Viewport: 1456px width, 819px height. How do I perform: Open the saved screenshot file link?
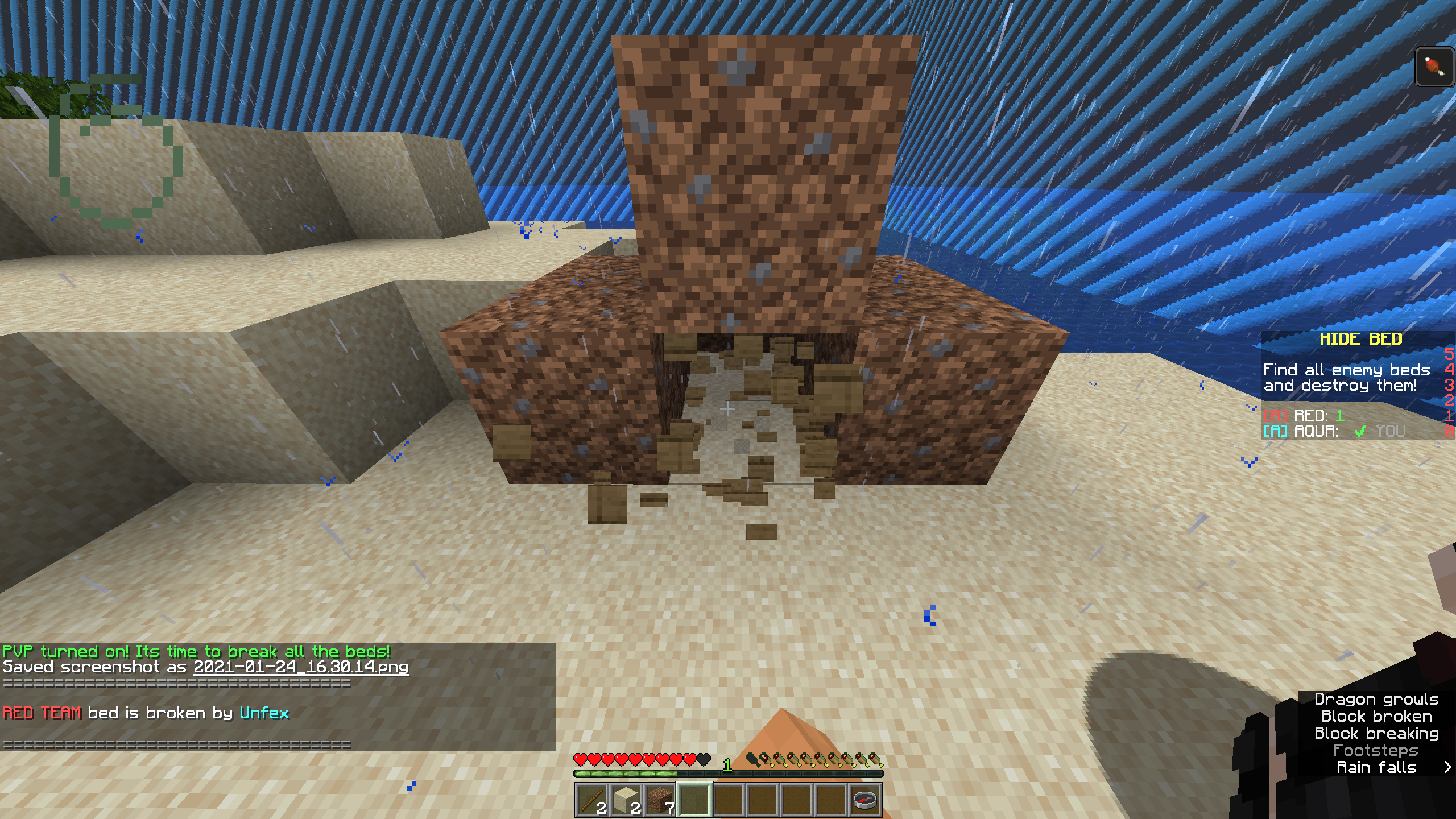pos(301,667)
